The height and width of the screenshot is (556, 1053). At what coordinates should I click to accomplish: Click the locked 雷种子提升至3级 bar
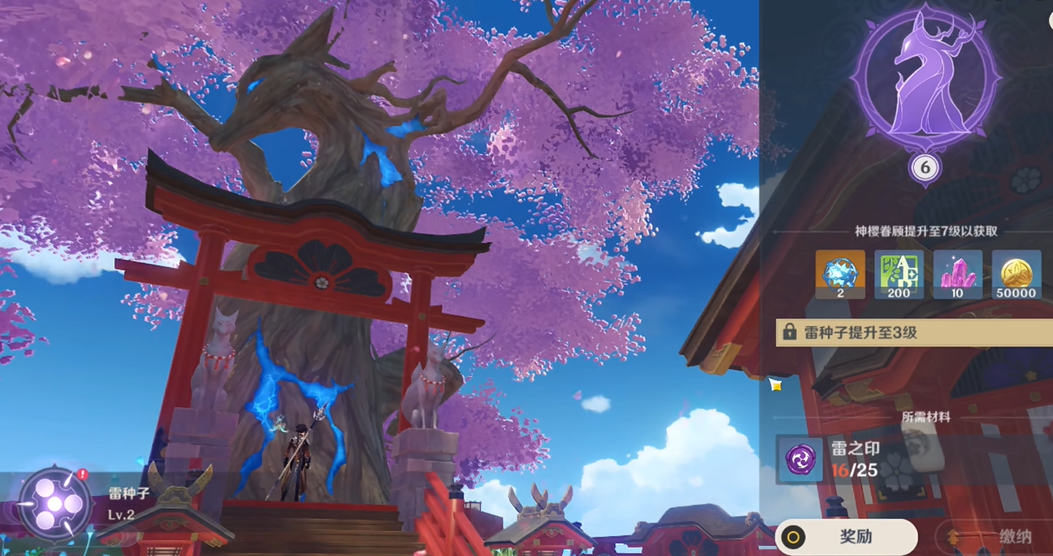tap(914, 332)
